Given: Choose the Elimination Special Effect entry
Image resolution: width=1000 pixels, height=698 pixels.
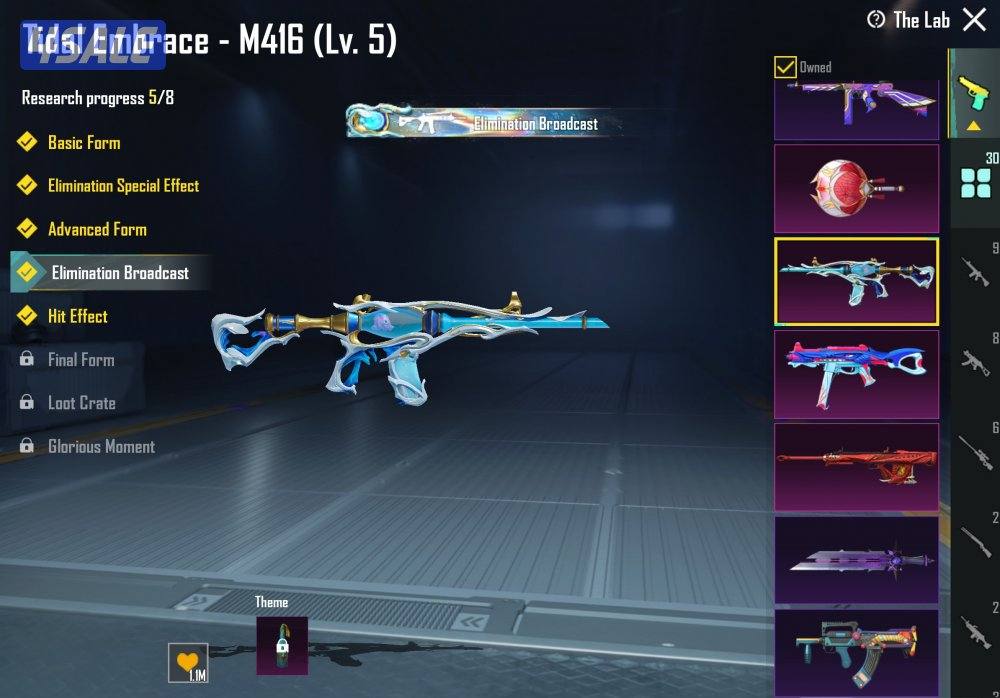Looking at the screenshot, I should 123,186.
